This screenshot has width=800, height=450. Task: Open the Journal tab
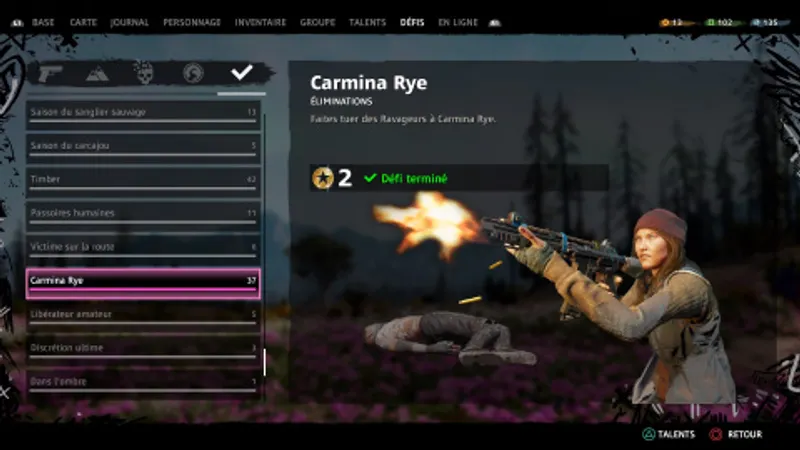[x=129, y=22]
